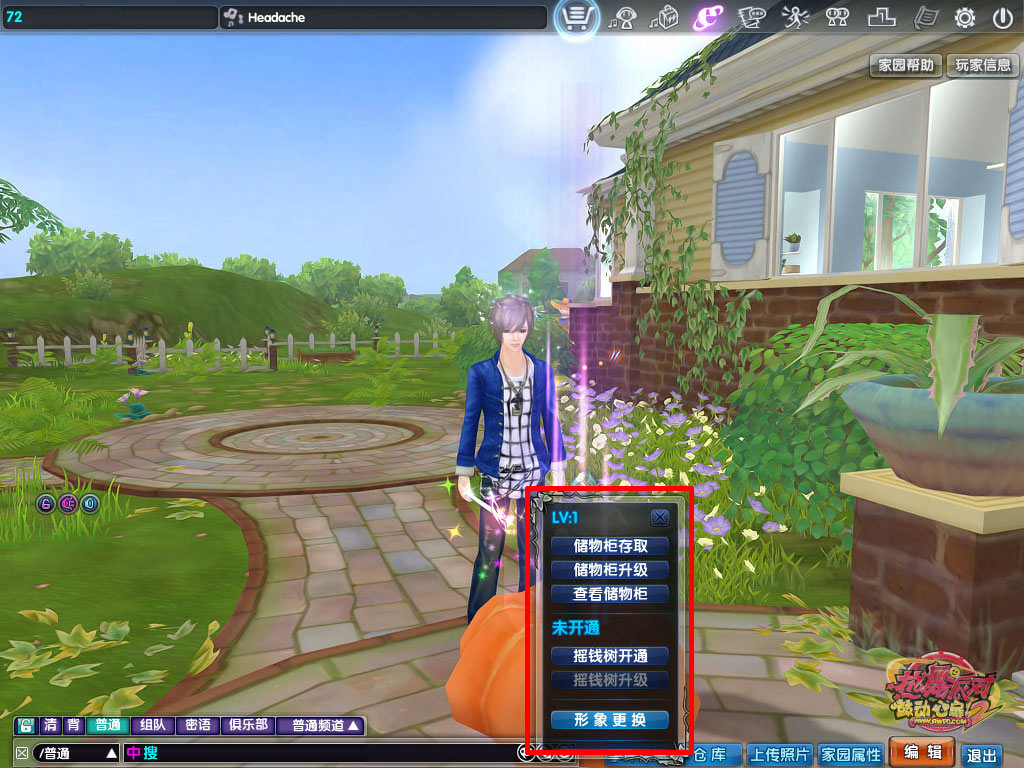Open 家园属性 home properties
Viewport: 1024px width, 768px height.
click(x=851, y=755)
